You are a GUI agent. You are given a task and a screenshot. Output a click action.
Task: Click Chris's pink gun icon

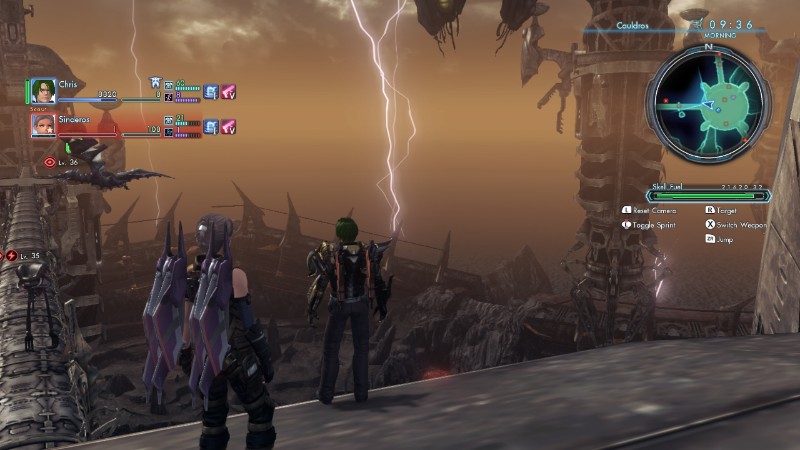tap(228, 92)
